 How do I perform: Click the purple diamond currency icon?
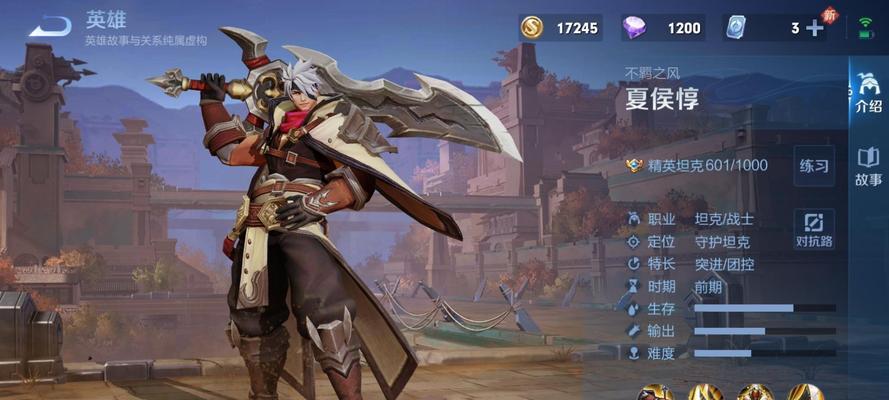[633, 28]
